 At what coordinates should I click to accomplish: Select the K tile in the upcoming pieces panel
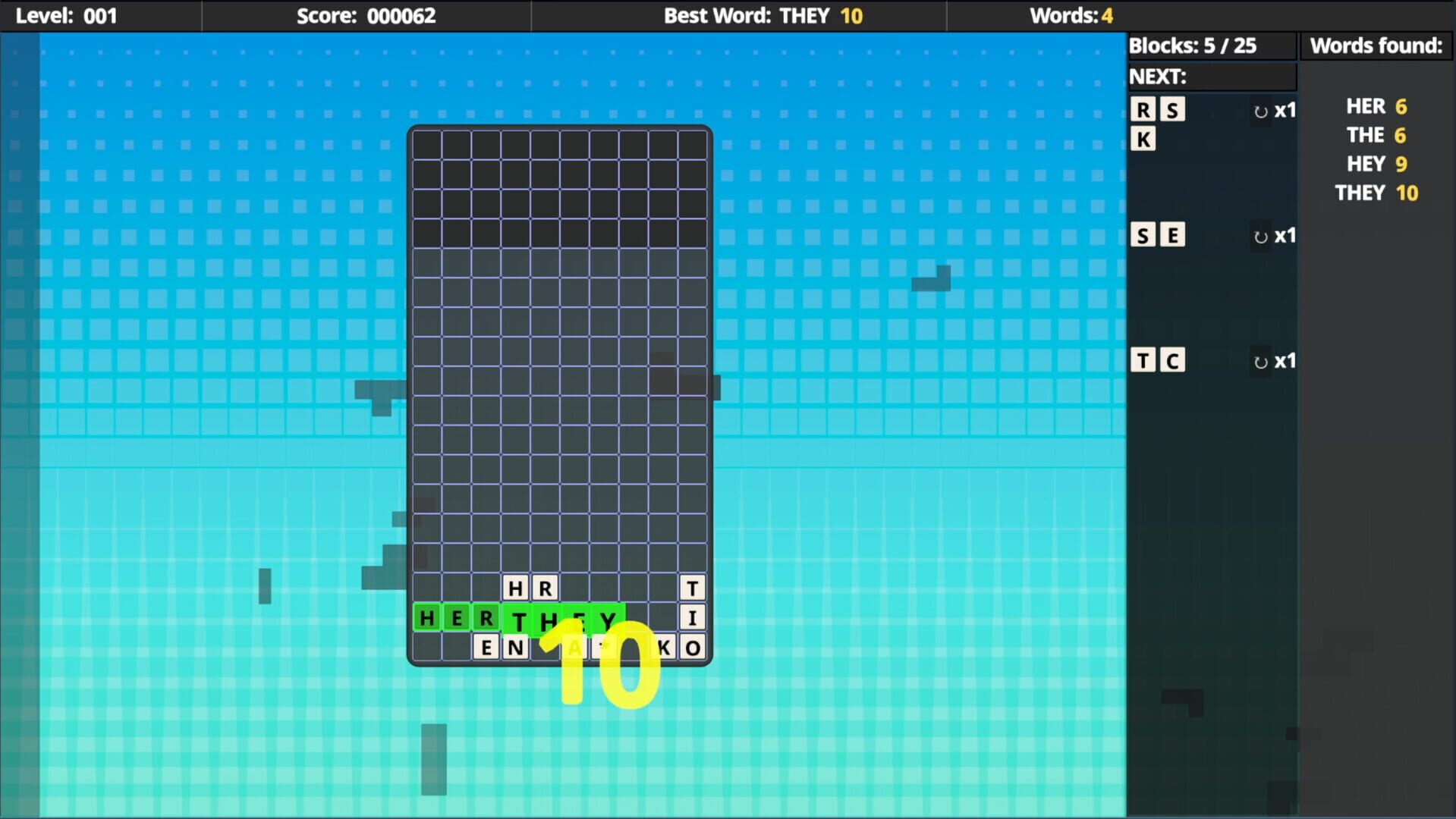[1143, 138]
